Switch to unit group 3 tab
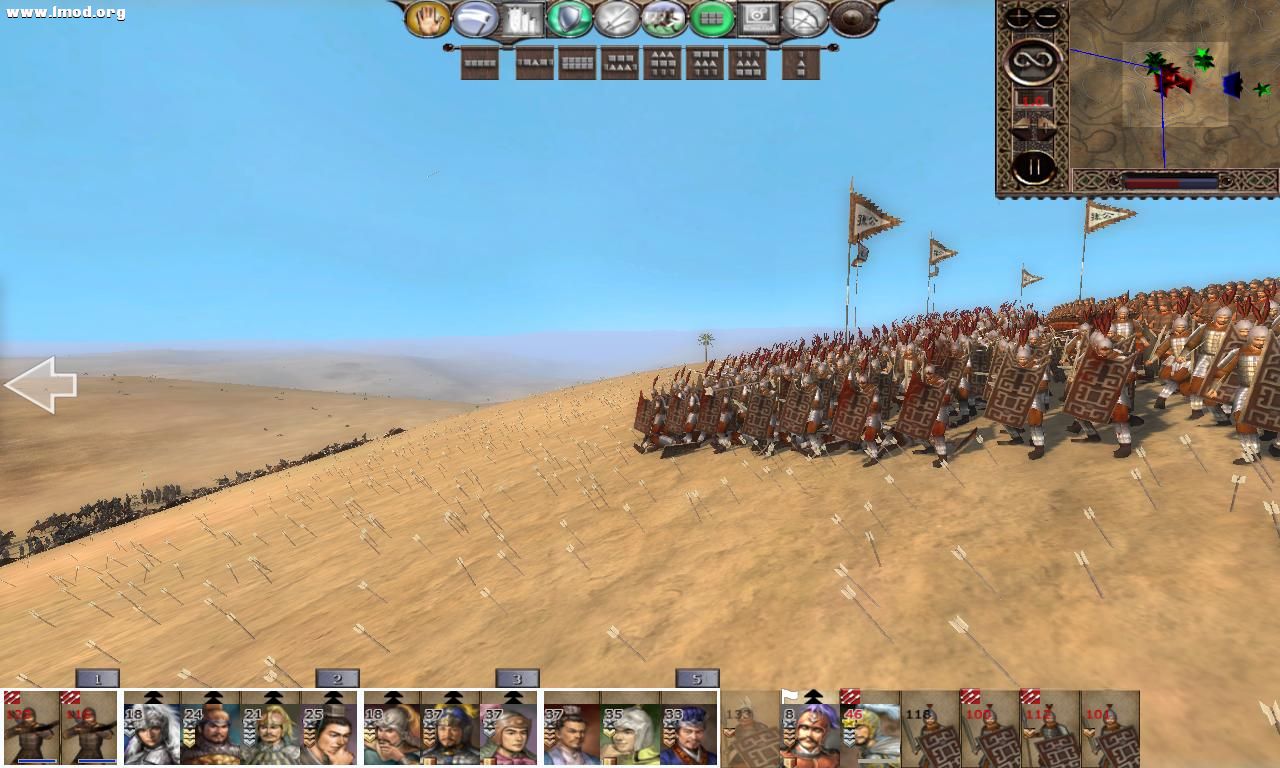The image size is (1280, 768). [x=517, y=678]
